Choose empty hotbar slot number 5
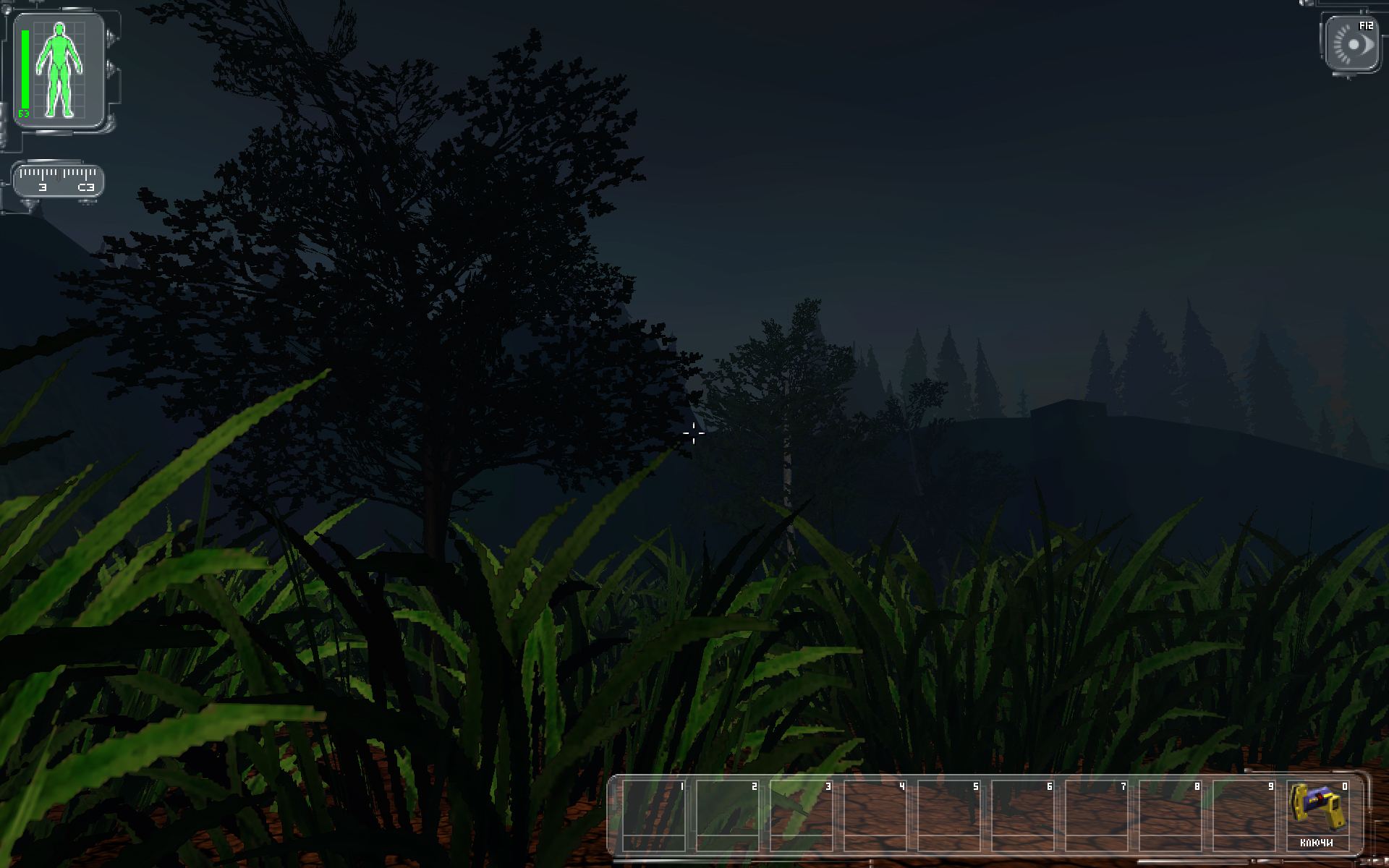Image resolution: width=1389 pixels, height=868 pixels. (x=949, y=814)
